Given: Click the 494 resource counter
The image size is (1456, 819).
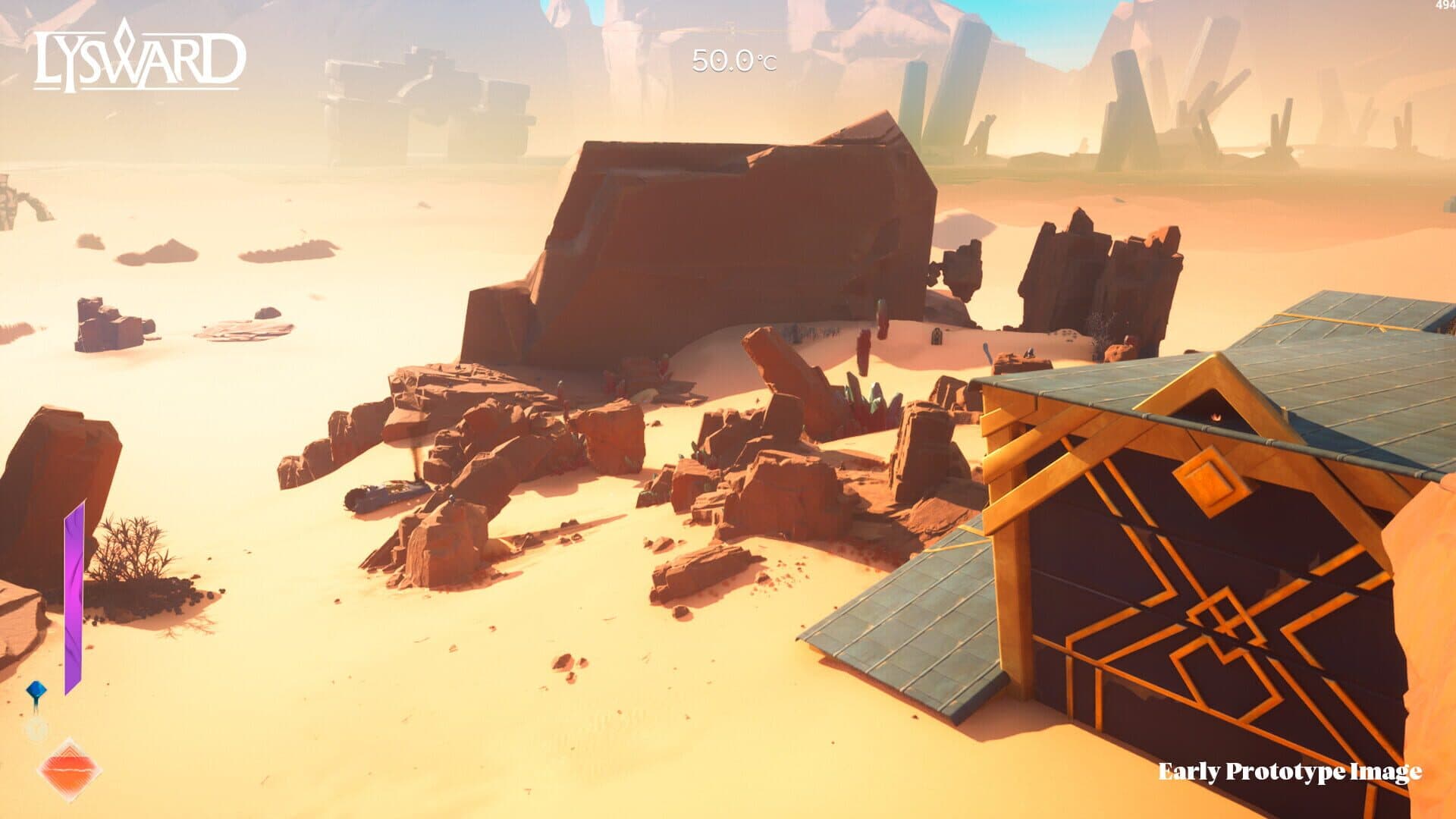Looking at the screenshot, I should [x=1445, y=6].
